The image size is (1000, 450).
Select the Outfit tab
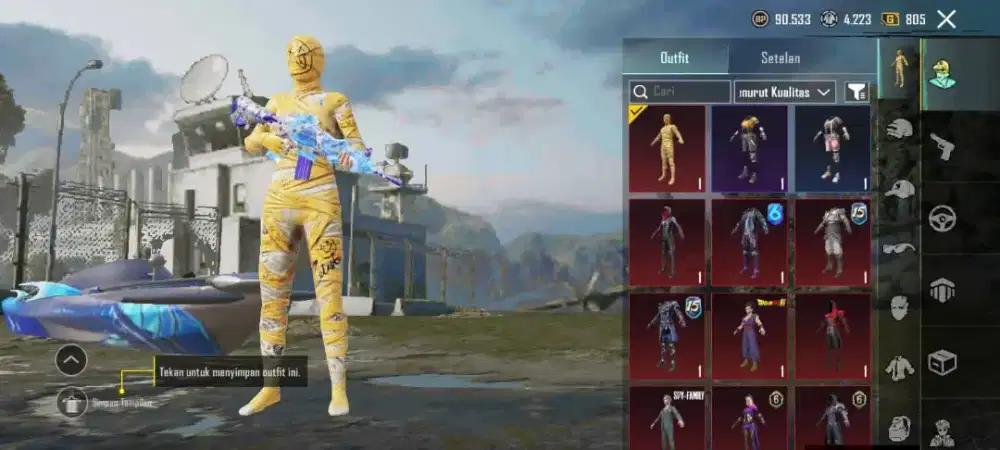675,57
